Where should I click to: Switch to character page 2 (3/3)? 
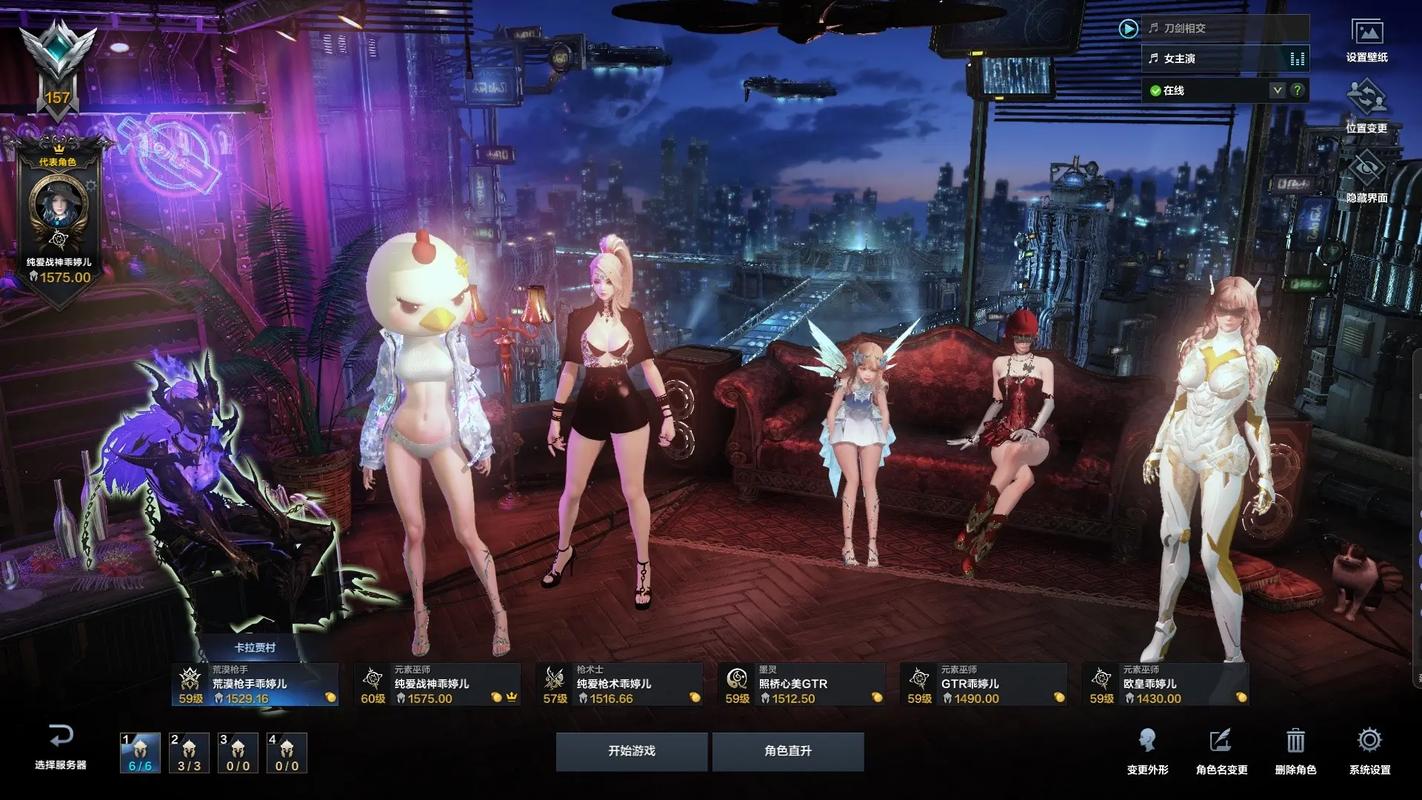coord(189,753)
